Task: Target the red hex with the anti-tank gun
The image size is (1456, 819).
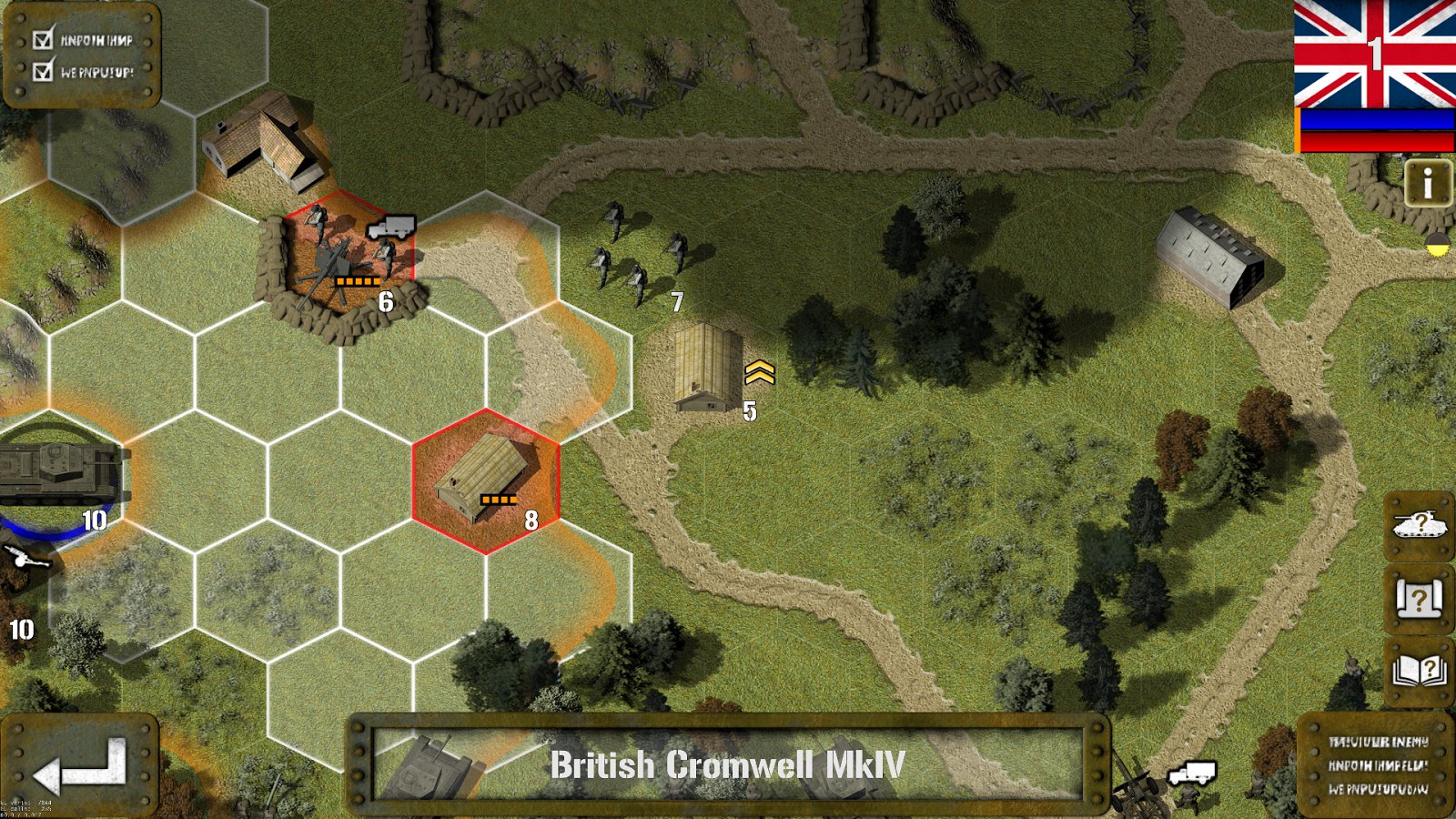Action: (348, 258)
